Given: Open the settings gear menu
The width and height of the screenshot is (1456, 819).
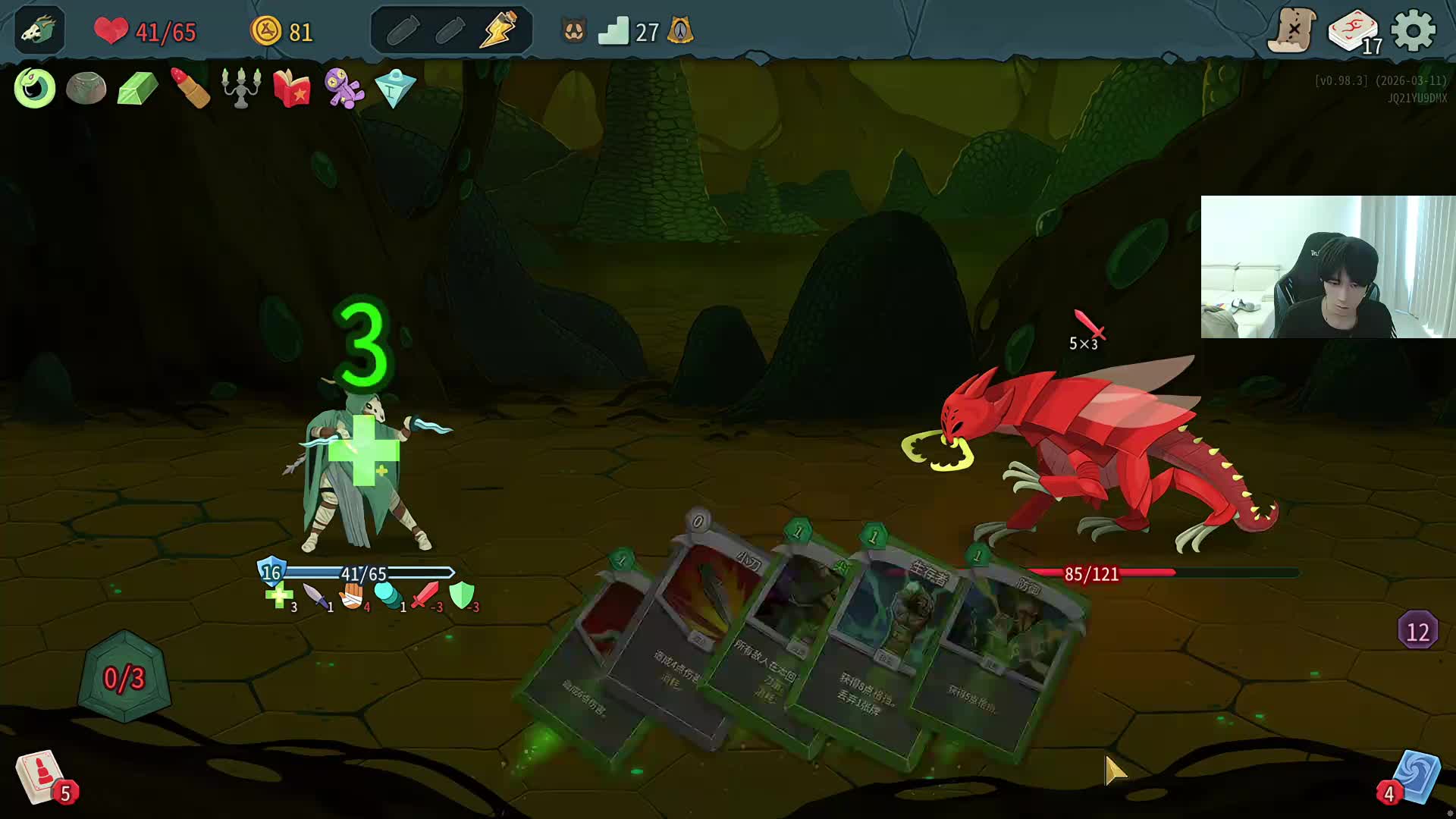Looking at the screenshot, I should (x=1414, y=31).
